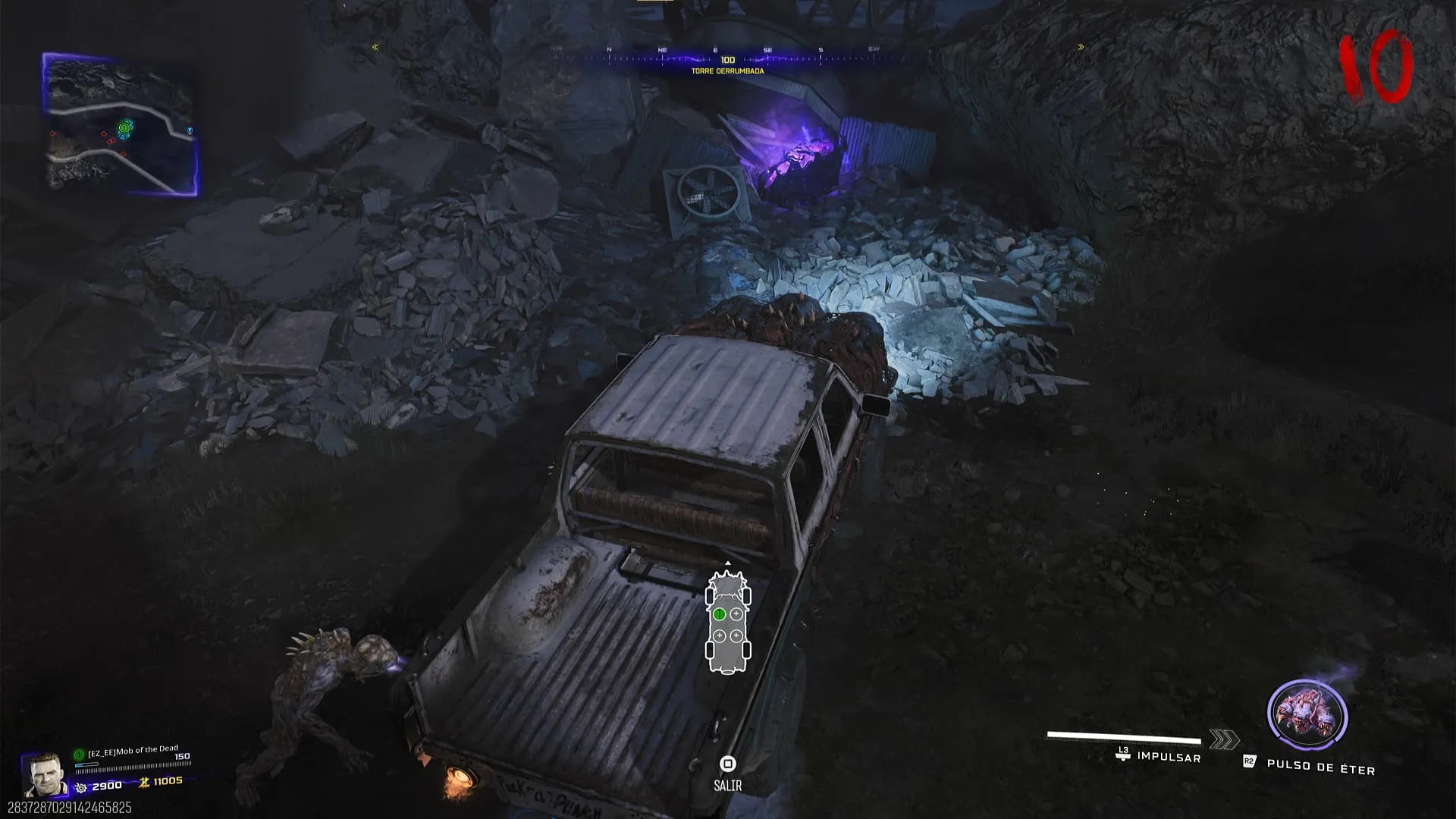
Task: Click the vehicle seat layout diagram
Action: click(x=728, y=623)
